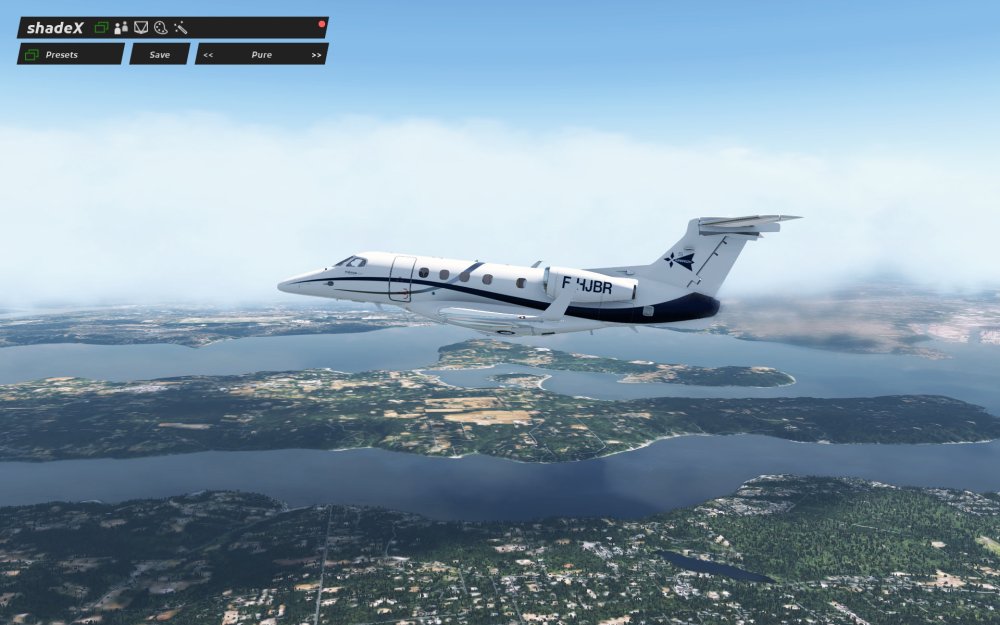
Task: Click the envelope-shaped shadeX icon
Action: (141, 28)
